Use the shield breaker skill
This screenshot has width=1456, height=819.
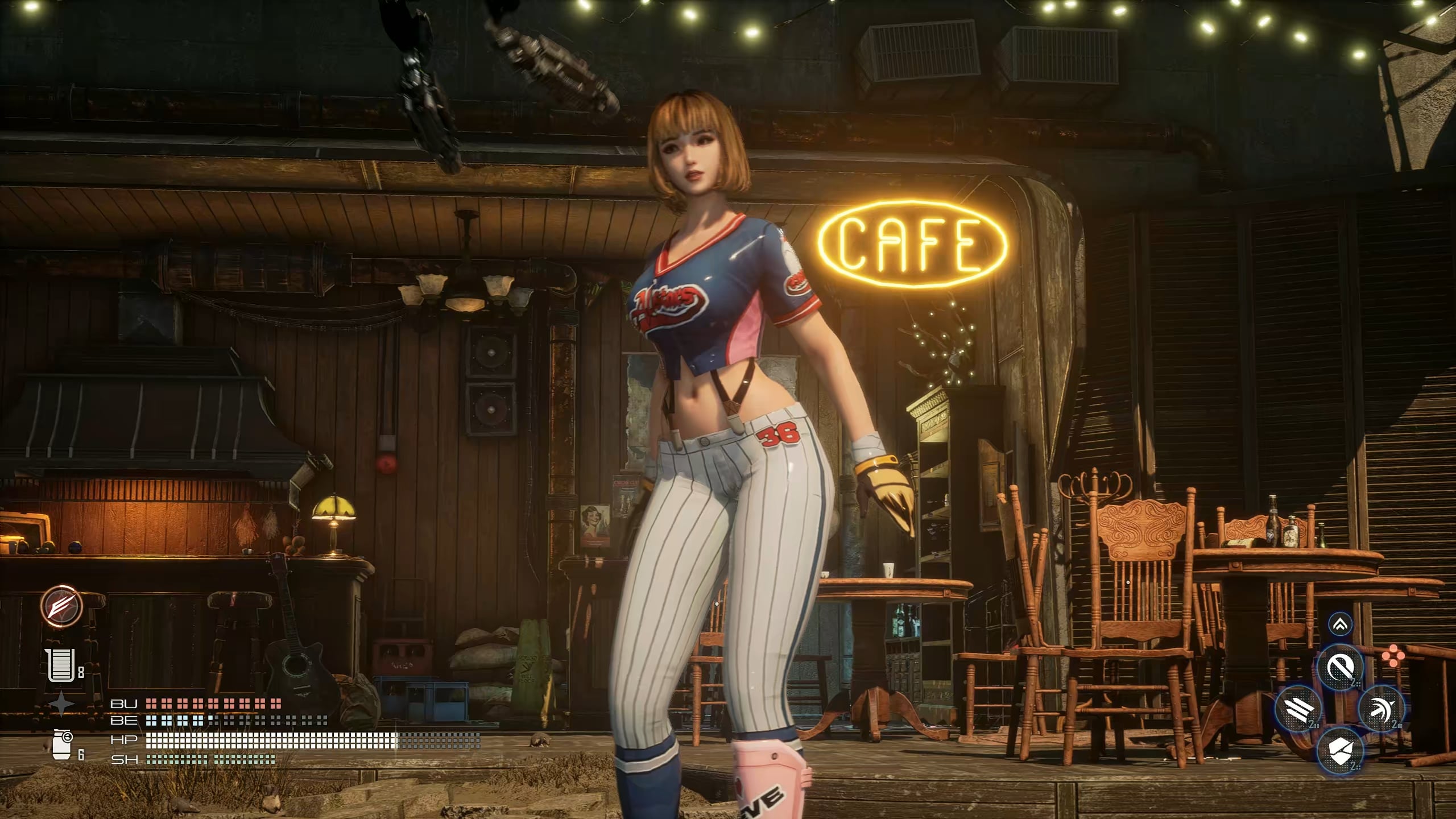1340,751
